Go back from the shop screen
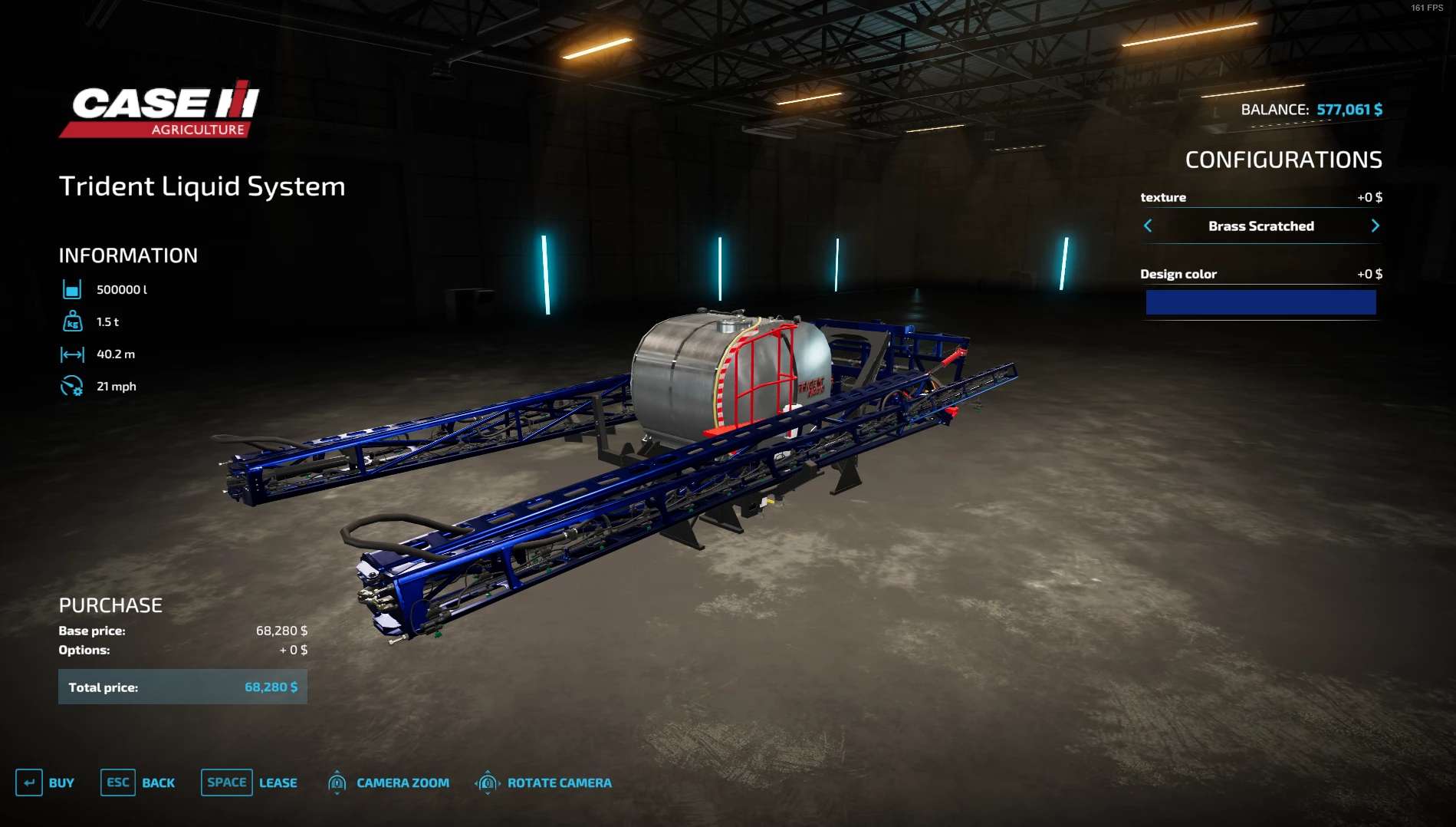The width and height of the screenshot is (1456, 827). tap(138, 783)
